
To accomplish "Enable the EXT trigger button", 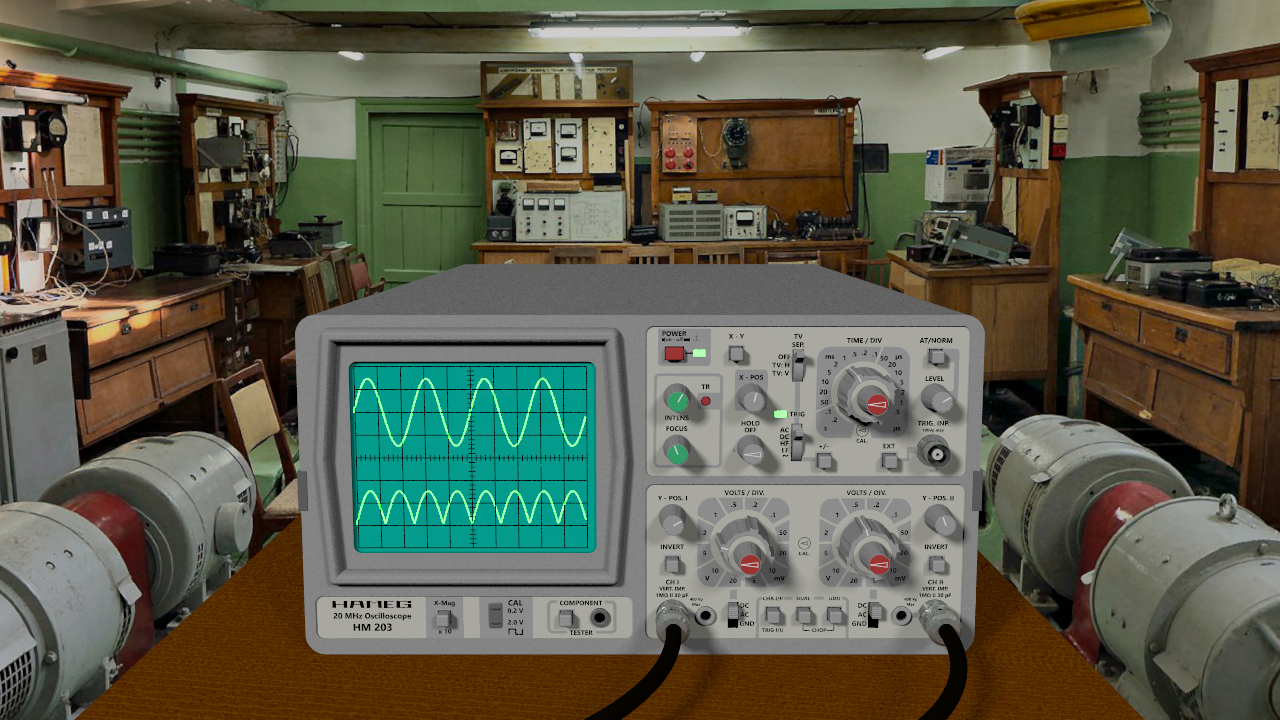I will coord(889,460).
